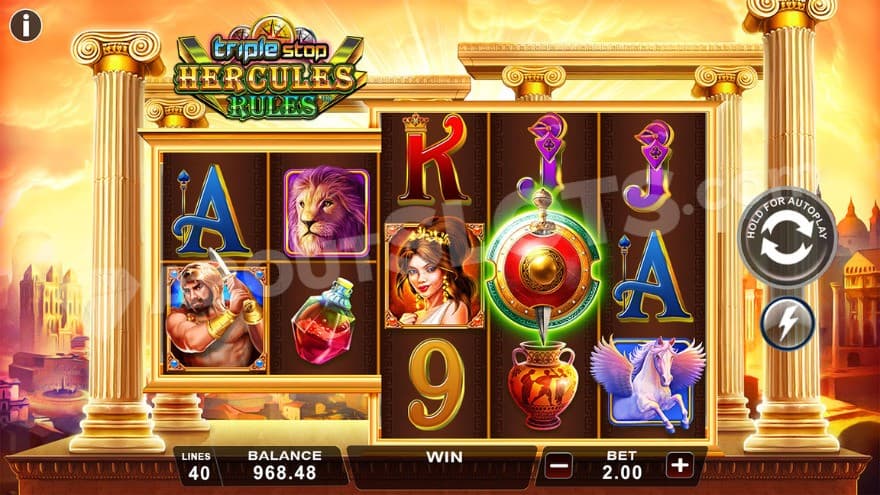This screenshot has width=880, height=495.
Task: Decrease the bet with the minus button
Action: (559, 465)
